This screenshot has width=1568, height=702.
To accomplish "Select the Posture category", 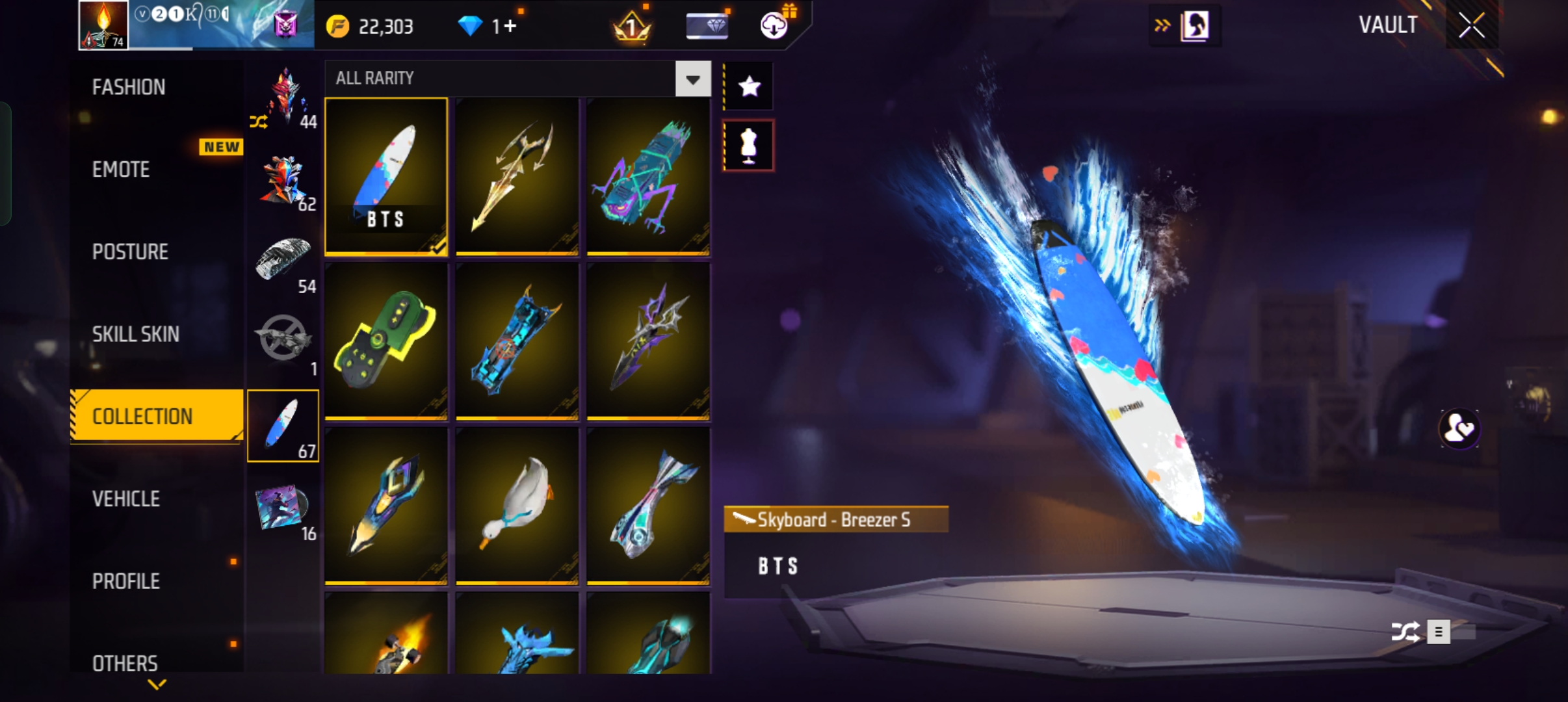I will click(x=130, y=252).
